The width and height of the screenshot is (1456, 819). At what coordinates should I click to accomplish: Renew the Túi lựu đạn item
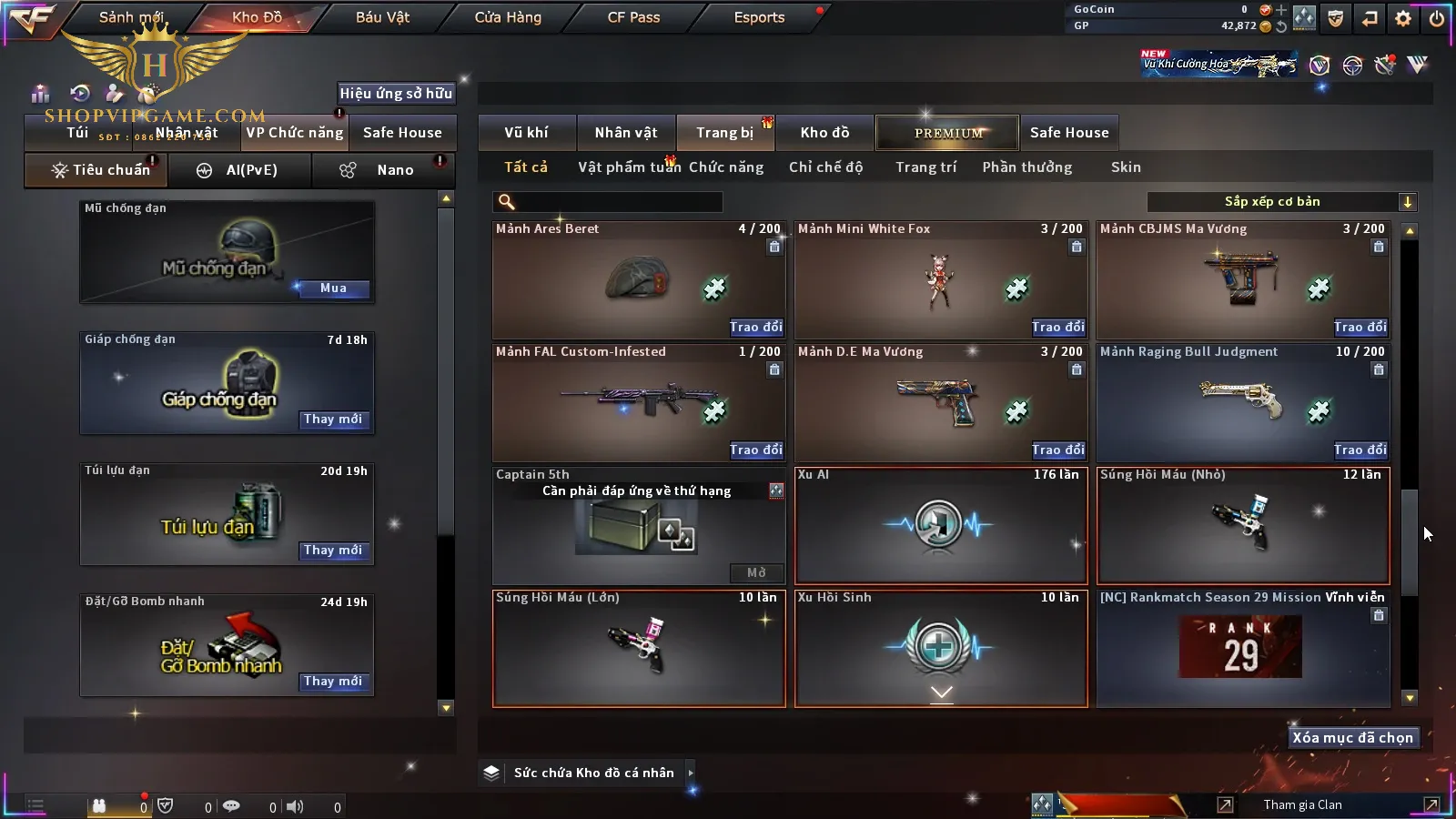(333, 551)
